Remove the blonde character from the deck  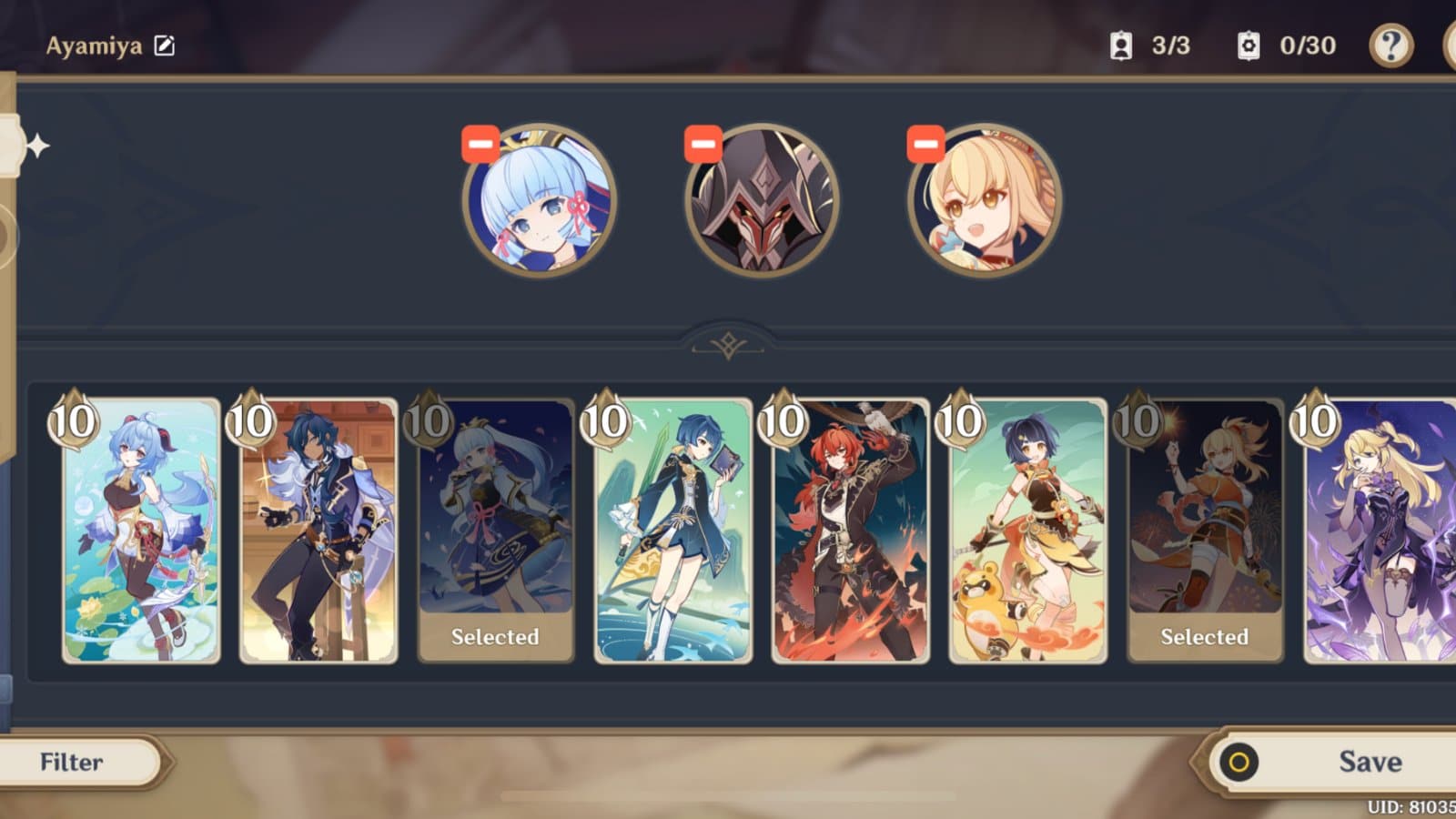(x=925, y=144)
